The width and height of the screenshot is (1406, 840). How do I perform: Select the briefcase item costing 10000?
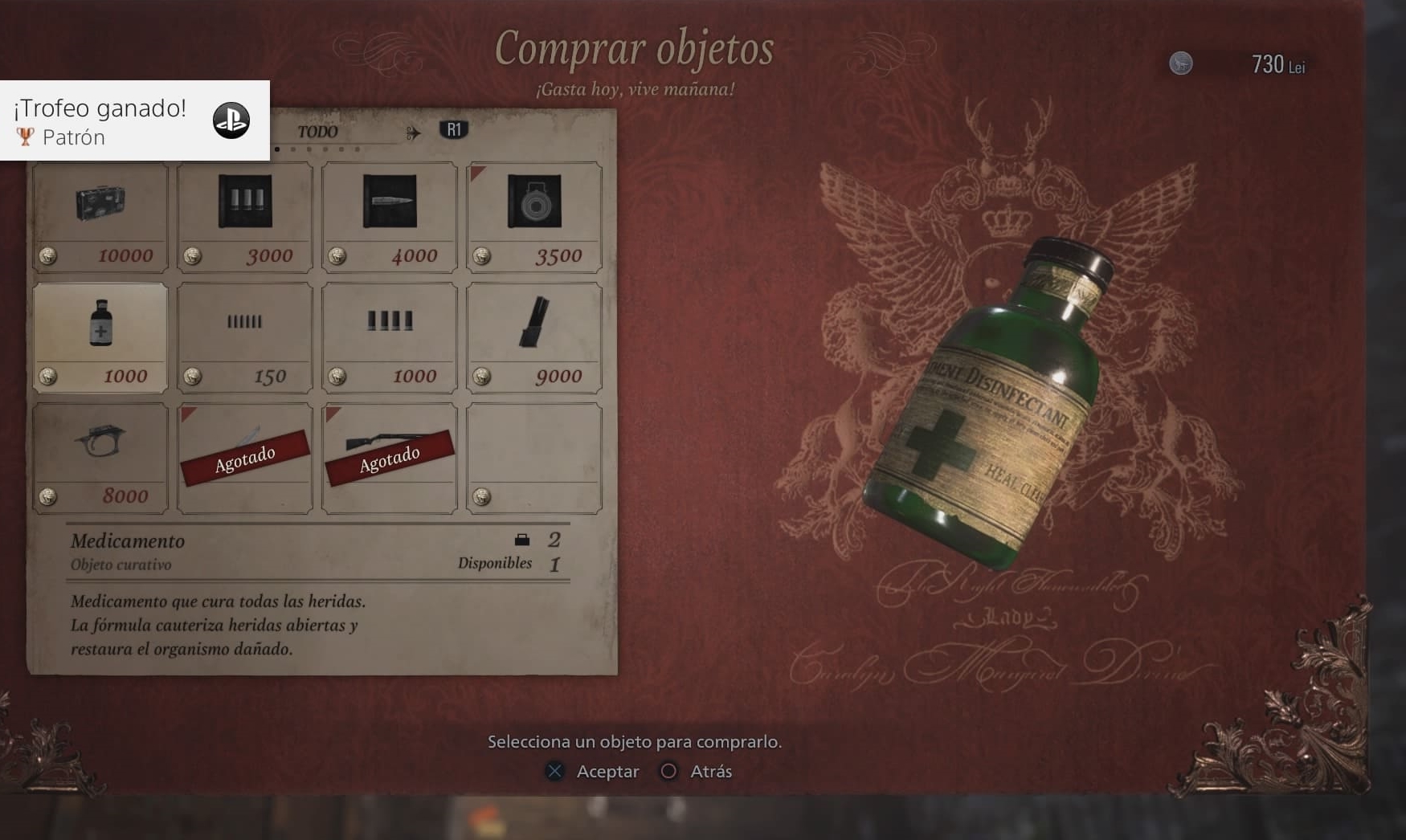[100, 217]
